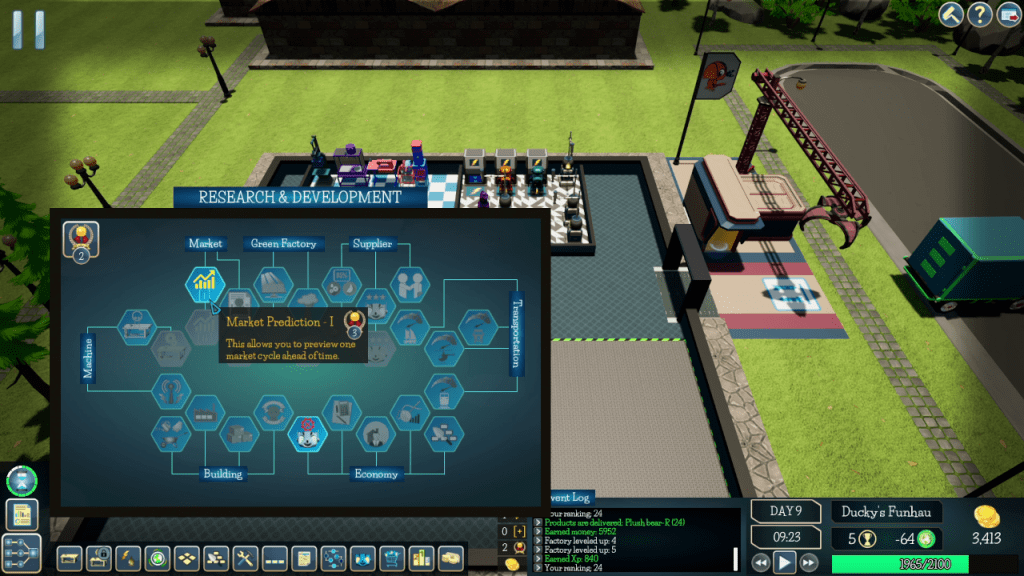1024x576 pixels.
Task: Click the hourglass timer icon
Action: (19, 480)
